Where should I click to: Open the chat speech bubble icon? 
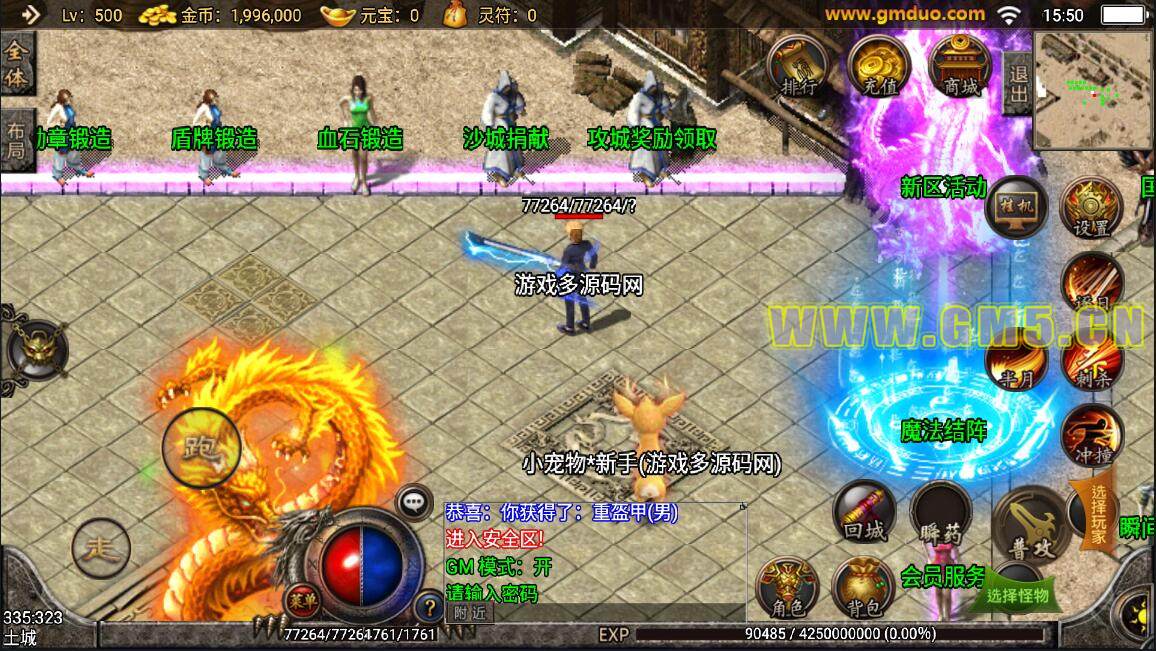click(414, 503)
